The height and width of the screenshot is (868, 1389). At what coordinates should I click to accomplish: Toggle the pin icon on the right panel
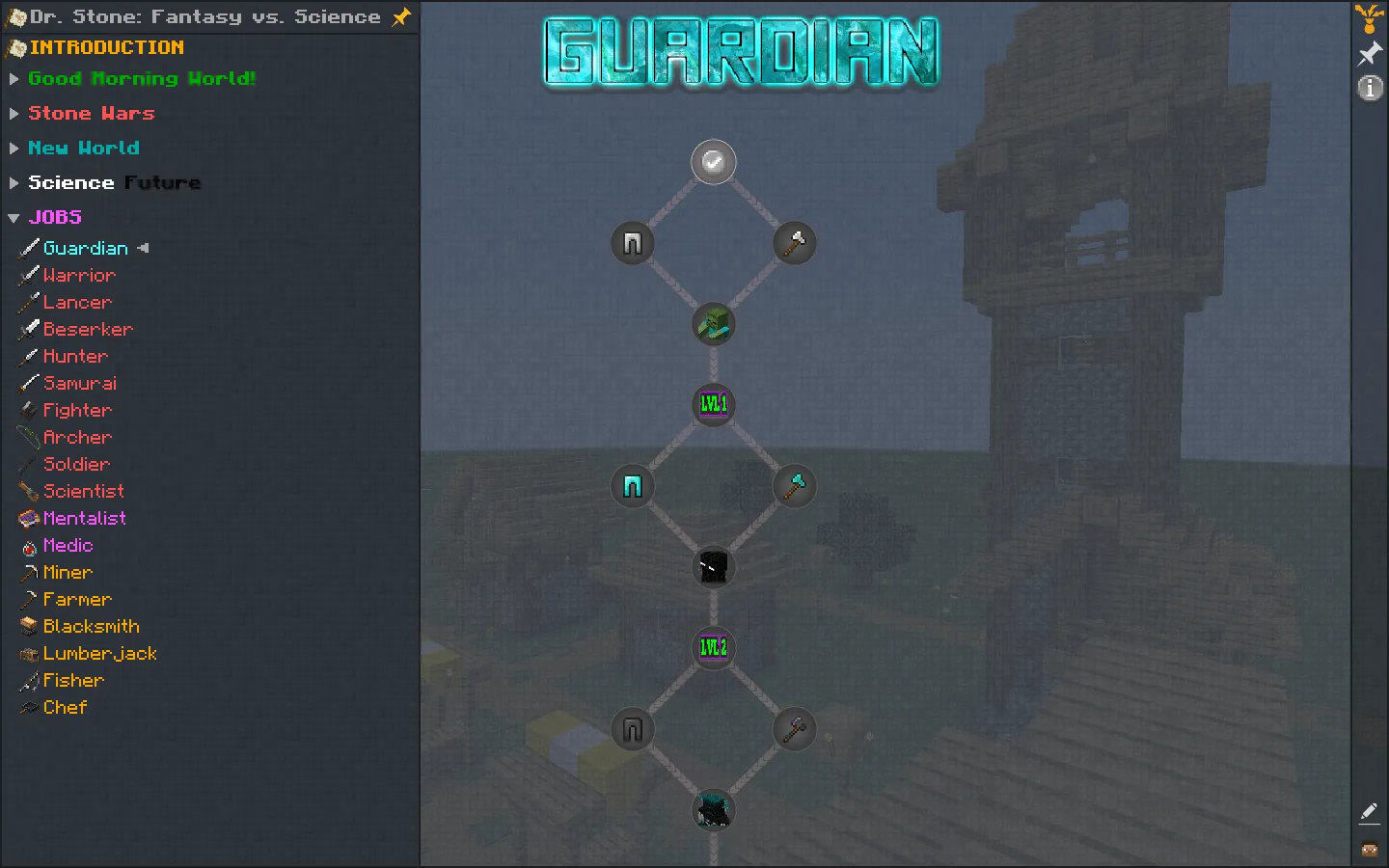click(1370, 53)
